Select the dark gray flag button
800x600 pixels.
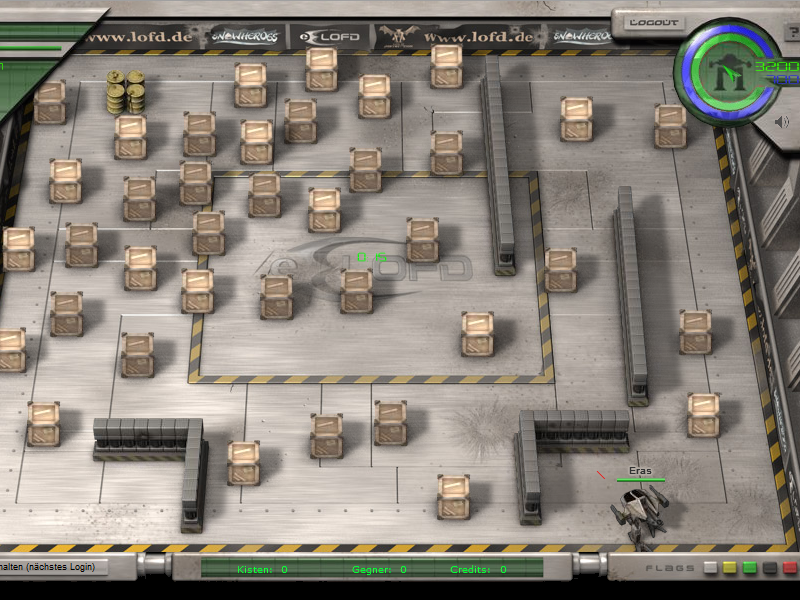[770, 568]
